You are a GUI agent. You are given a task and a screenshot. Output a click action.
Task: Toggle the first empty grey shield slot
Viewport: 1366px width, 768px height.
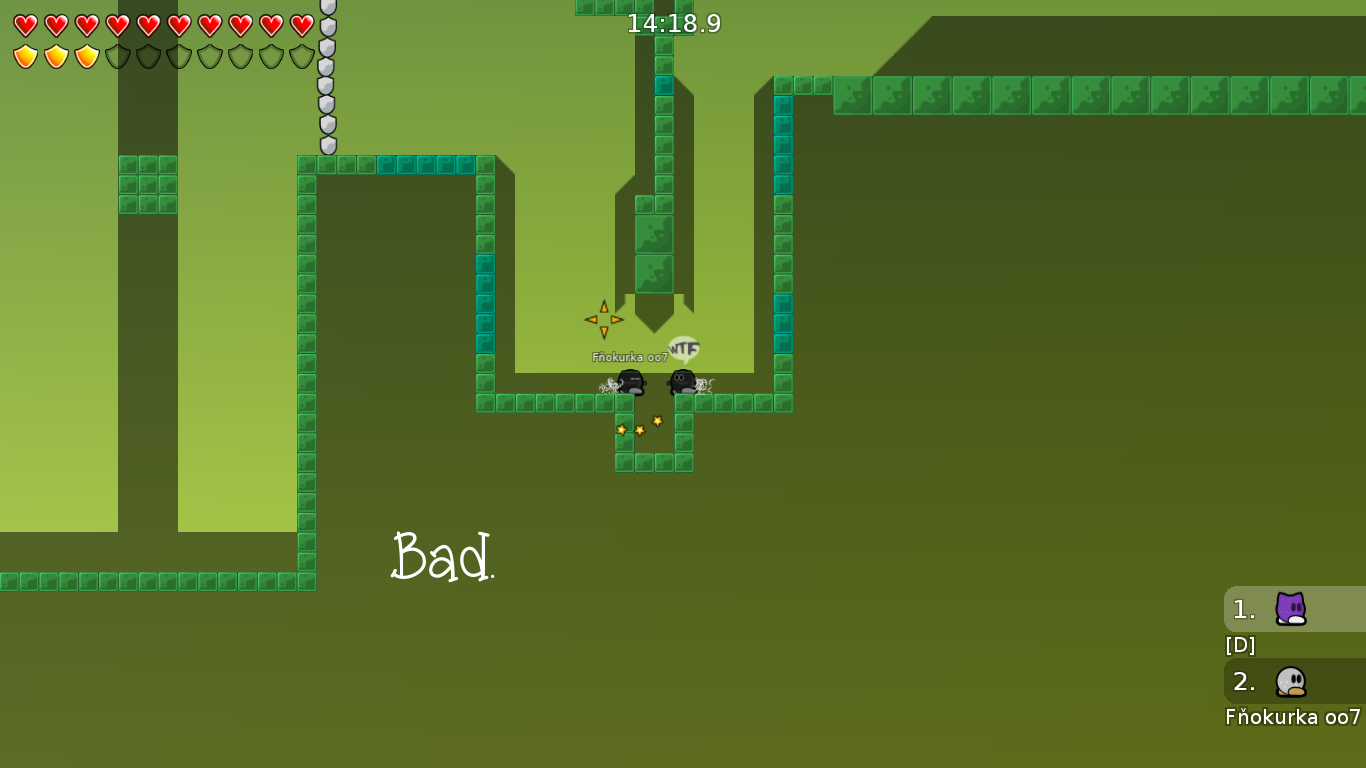click(x=116, y=56)
